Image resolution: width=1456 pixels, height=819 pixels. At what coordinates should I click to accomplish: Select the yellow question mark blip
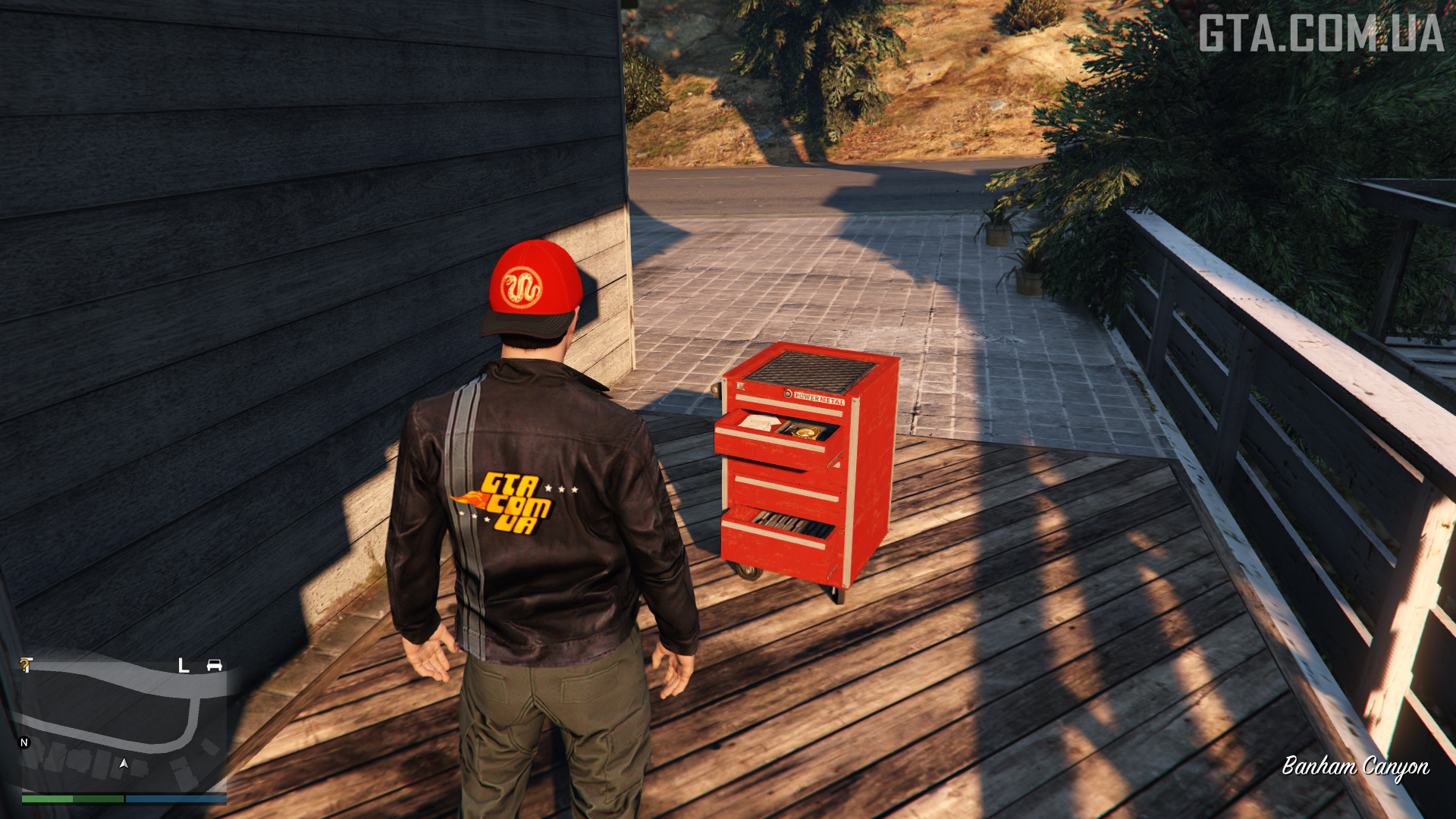click(26, 665)
